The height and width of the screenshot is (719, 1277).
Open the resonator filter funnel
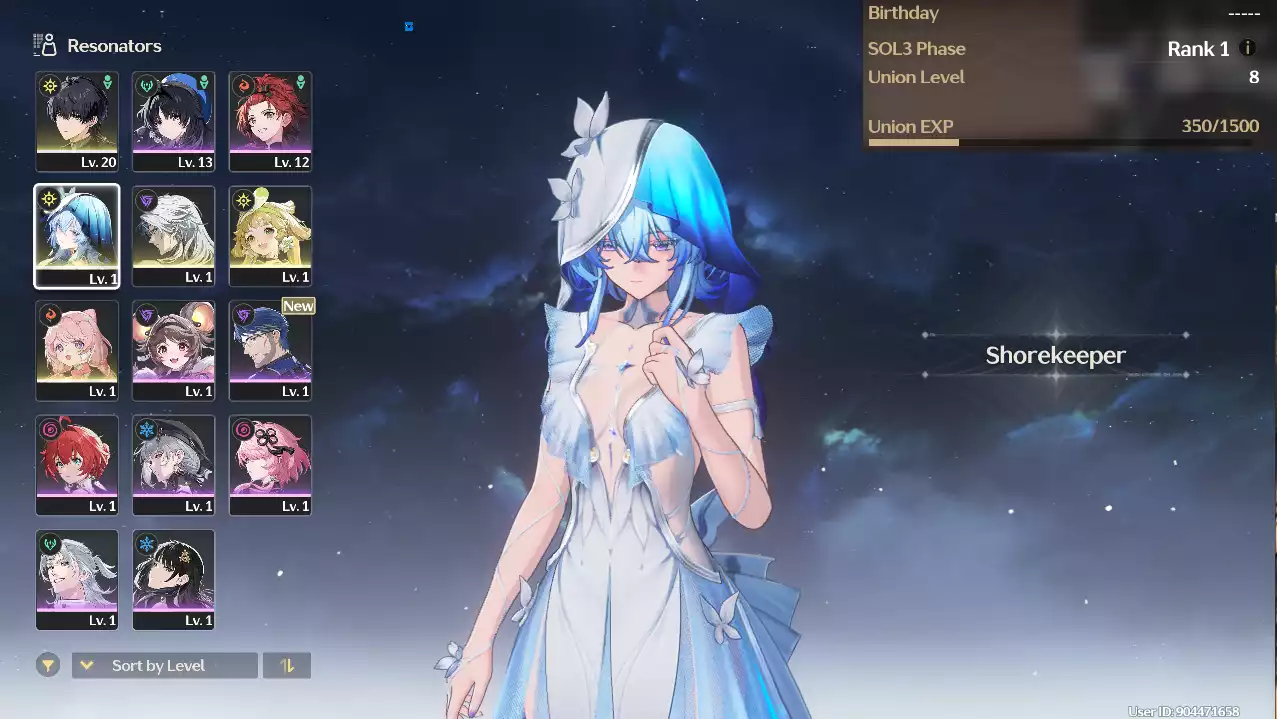coord(47,665)
